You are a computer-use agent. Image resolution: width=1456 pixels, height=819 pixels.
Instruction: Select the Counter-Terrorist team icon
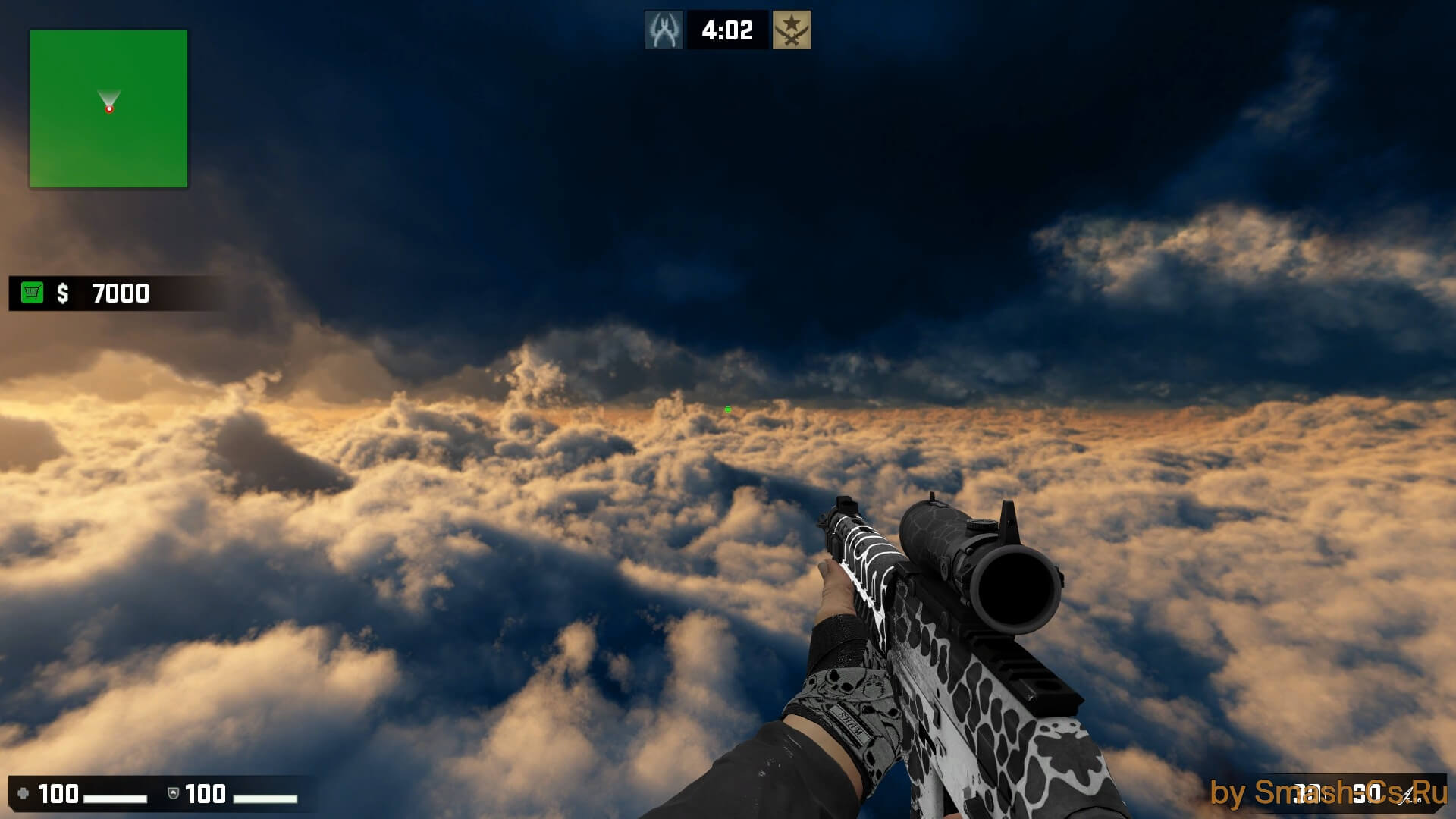coord(664,30)
